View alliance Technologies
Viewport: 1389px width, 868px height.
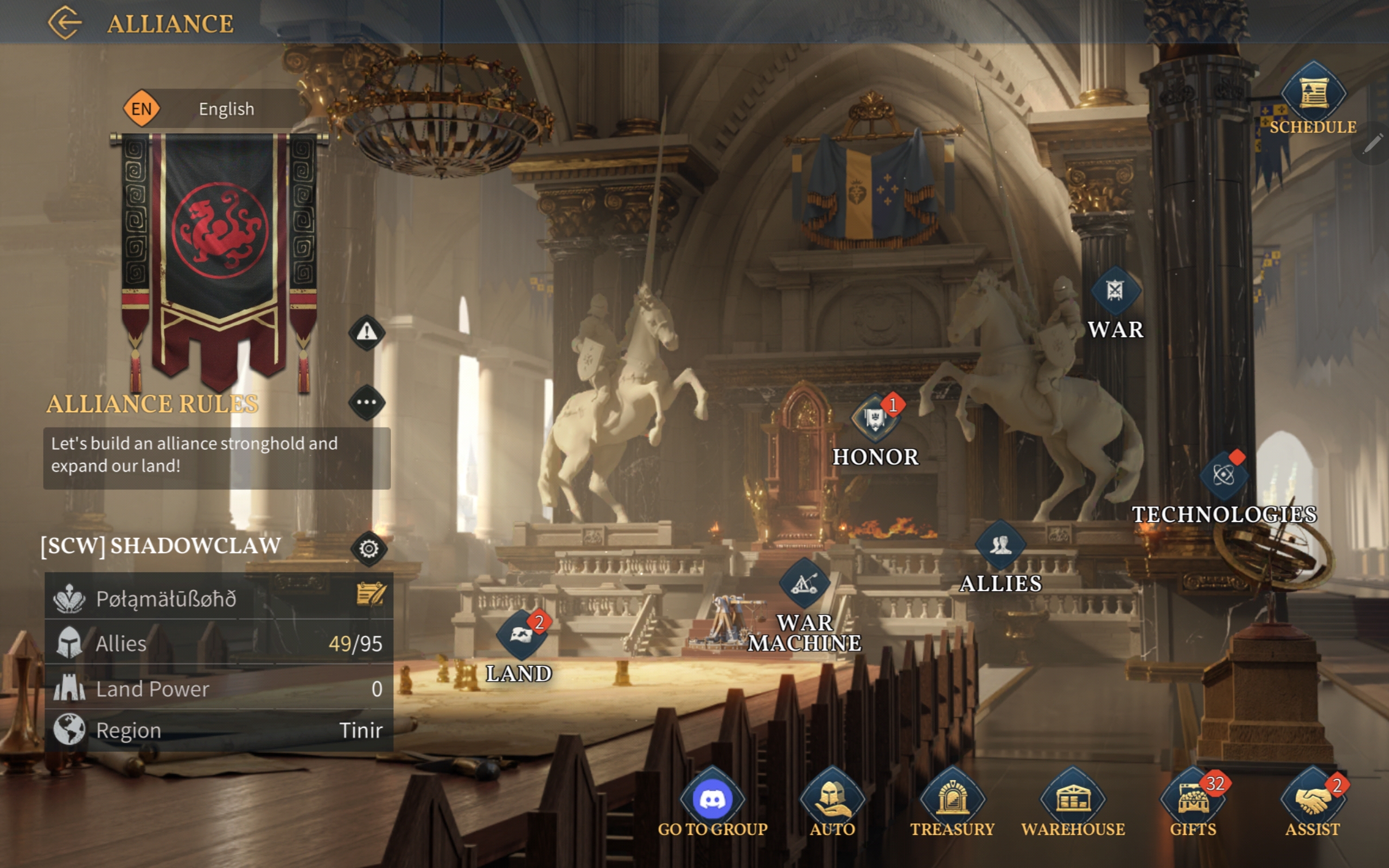coord(1224,476)
